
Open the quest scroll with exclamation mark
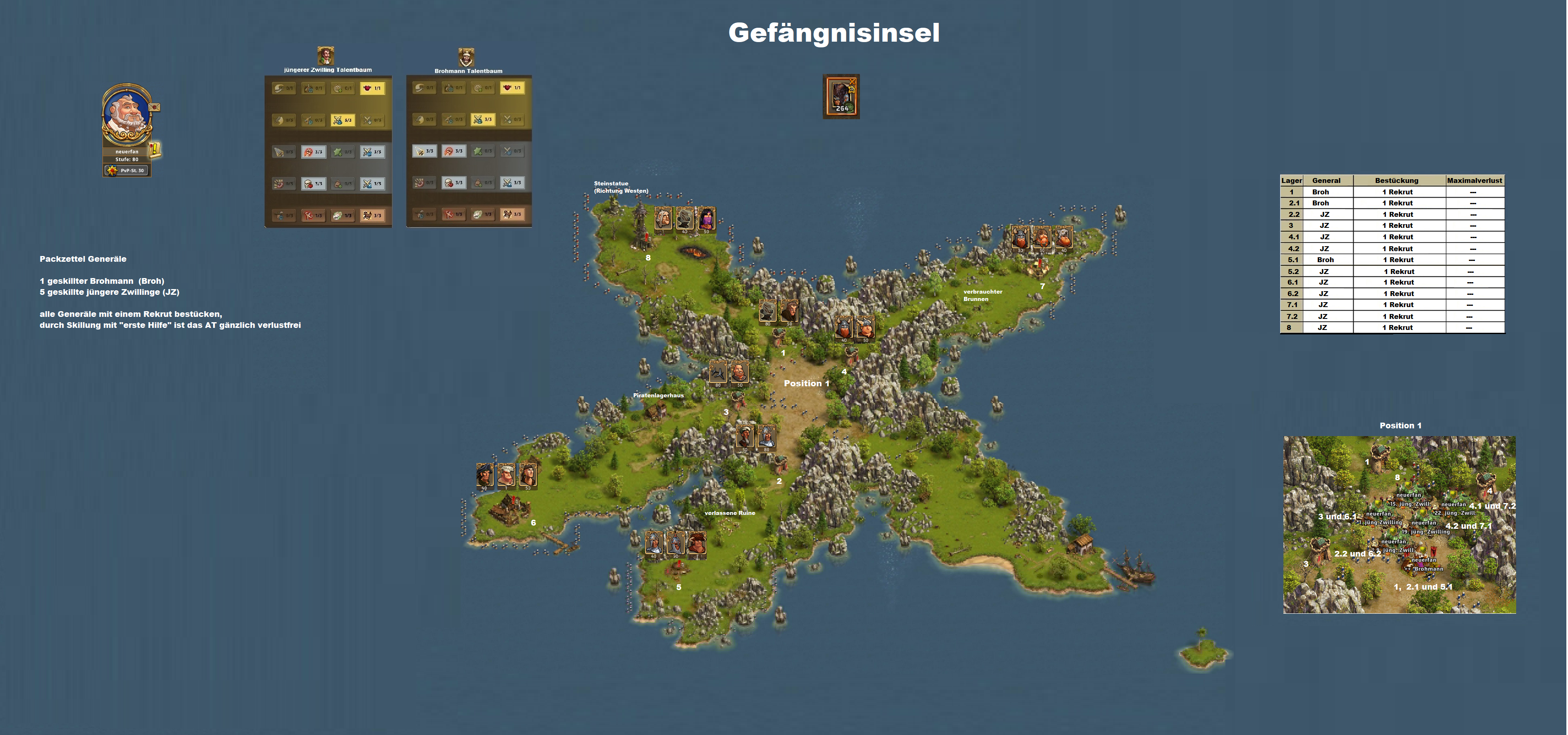pyautogui.click(x=155, y=149)
